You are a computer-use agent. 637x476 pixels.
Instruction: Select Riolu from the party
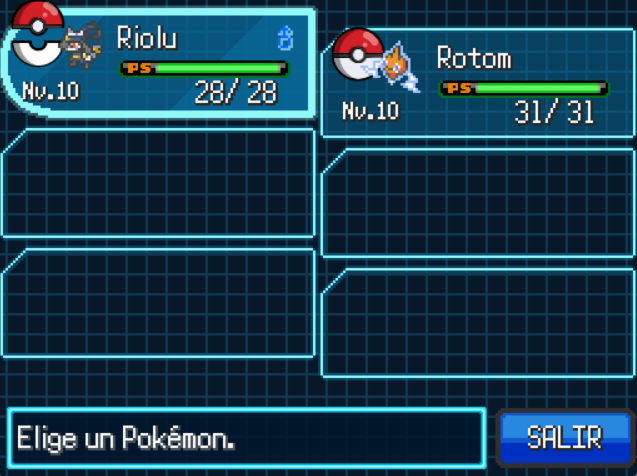tap(160, 66)
